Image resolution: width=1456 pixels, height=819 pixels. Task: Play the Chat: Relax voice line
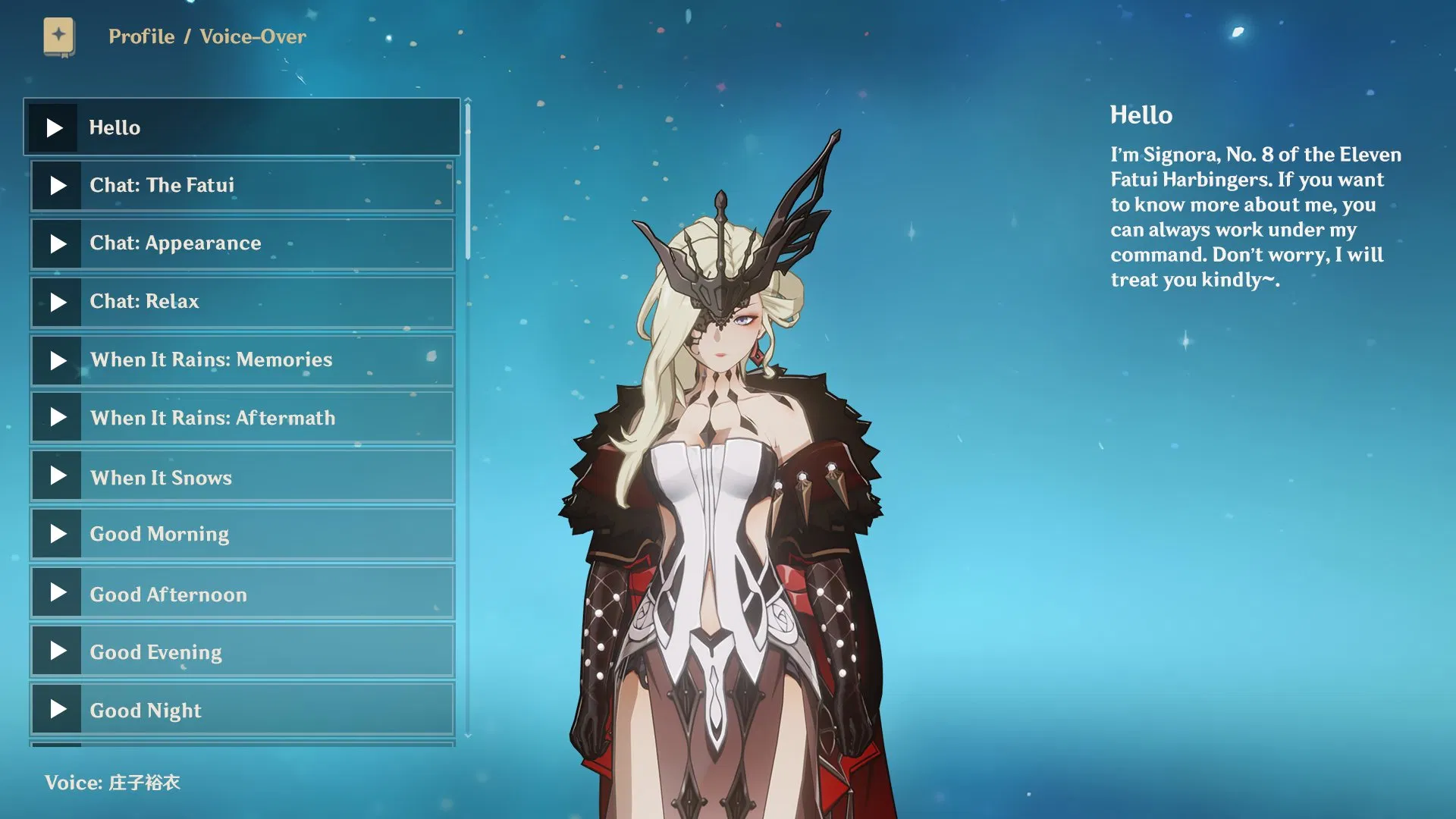57,302
